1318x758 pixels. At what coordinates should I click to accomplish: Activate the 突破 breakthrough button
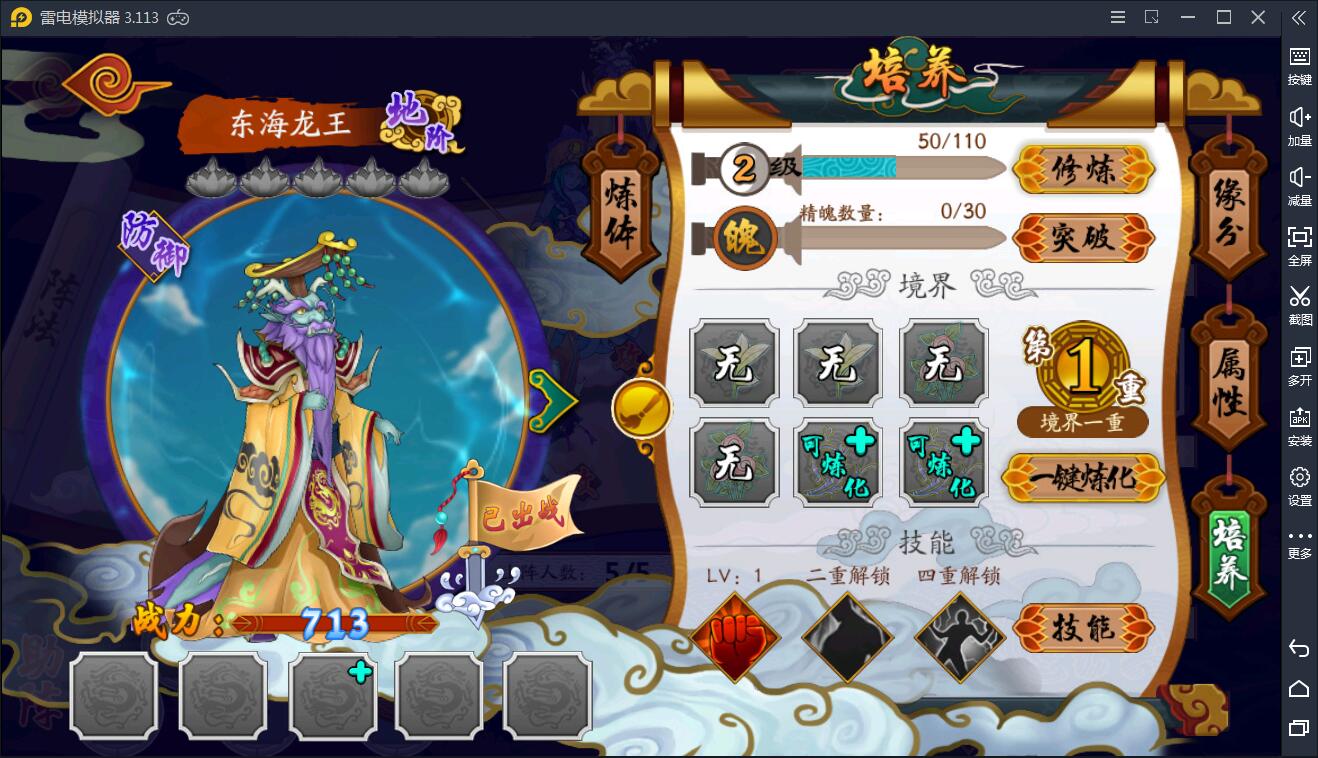(1083, 238)
